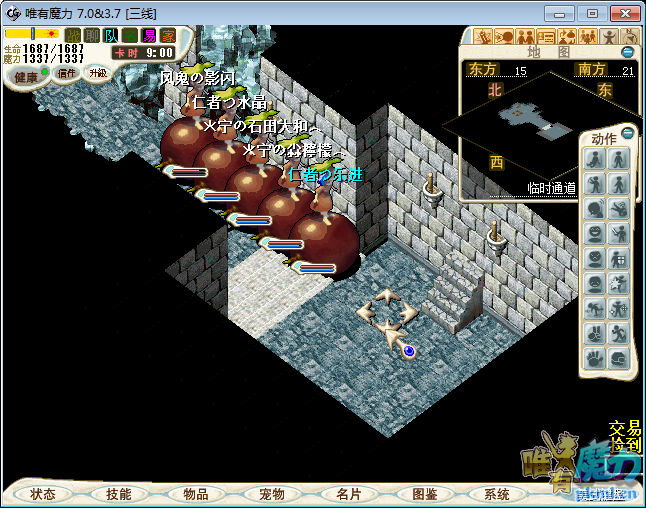Open the 宠物 pets menu
Screen dimensions: 646x508
click(x=272, y=494)
